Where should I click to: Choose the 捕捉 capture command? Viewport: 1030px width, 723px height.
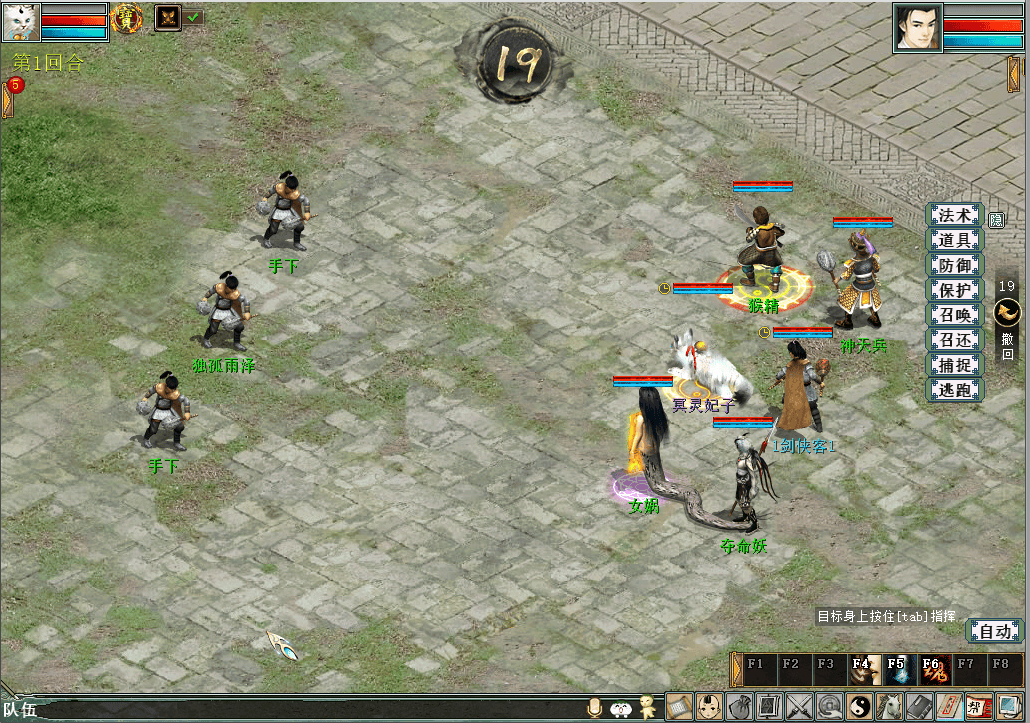pos(954,365)
